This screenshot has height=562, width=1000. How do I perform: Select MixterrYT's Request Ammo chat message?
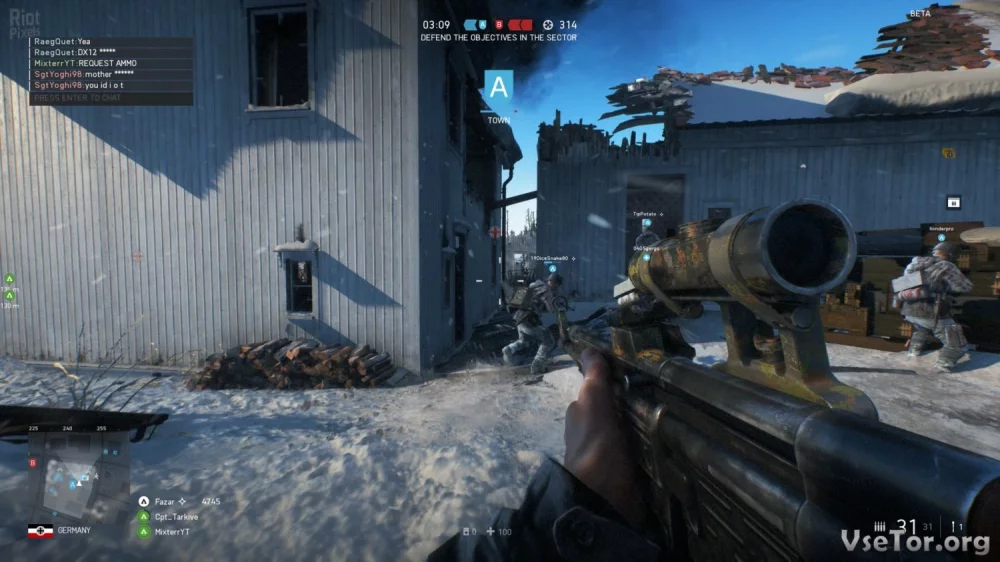(85, 63)
